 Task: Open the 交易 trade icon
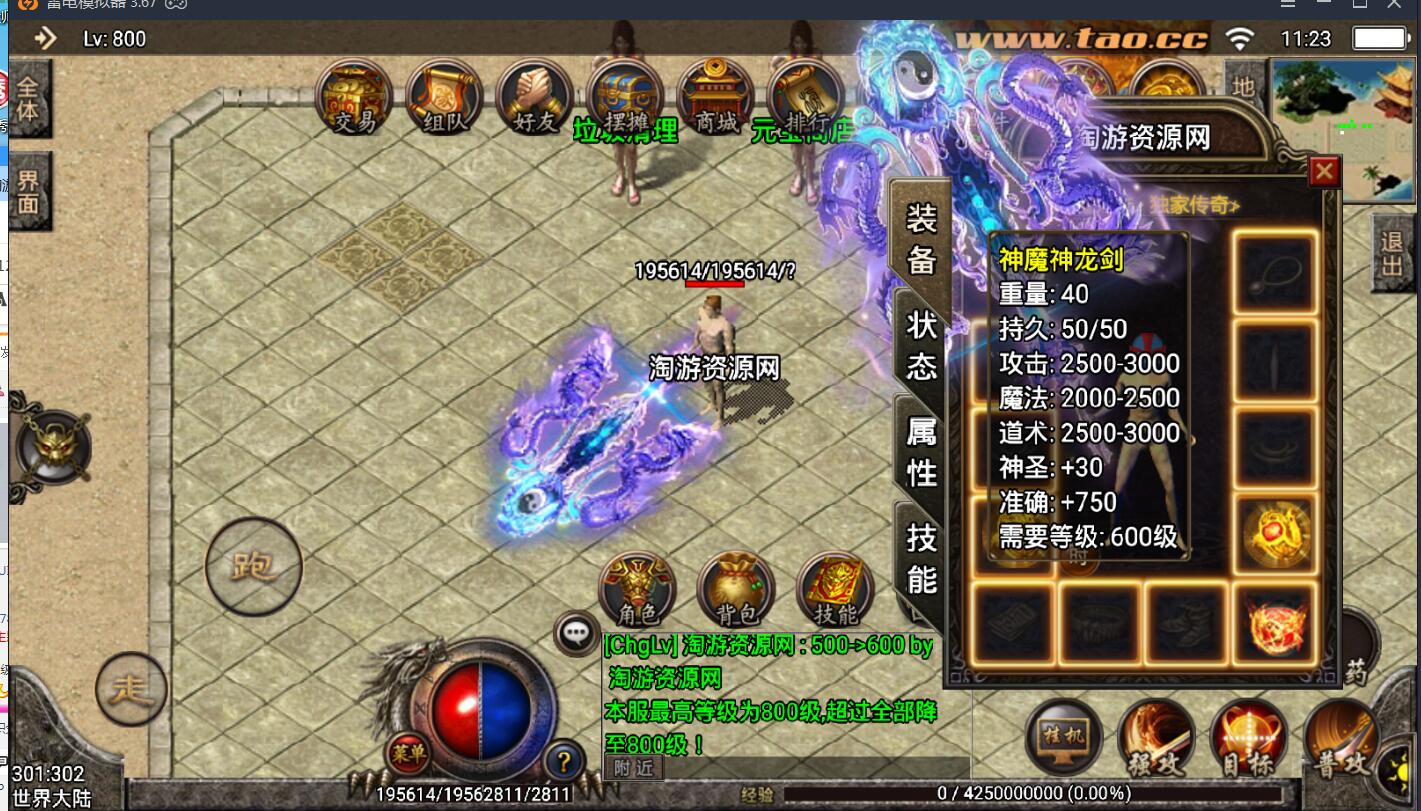point(354,98)
